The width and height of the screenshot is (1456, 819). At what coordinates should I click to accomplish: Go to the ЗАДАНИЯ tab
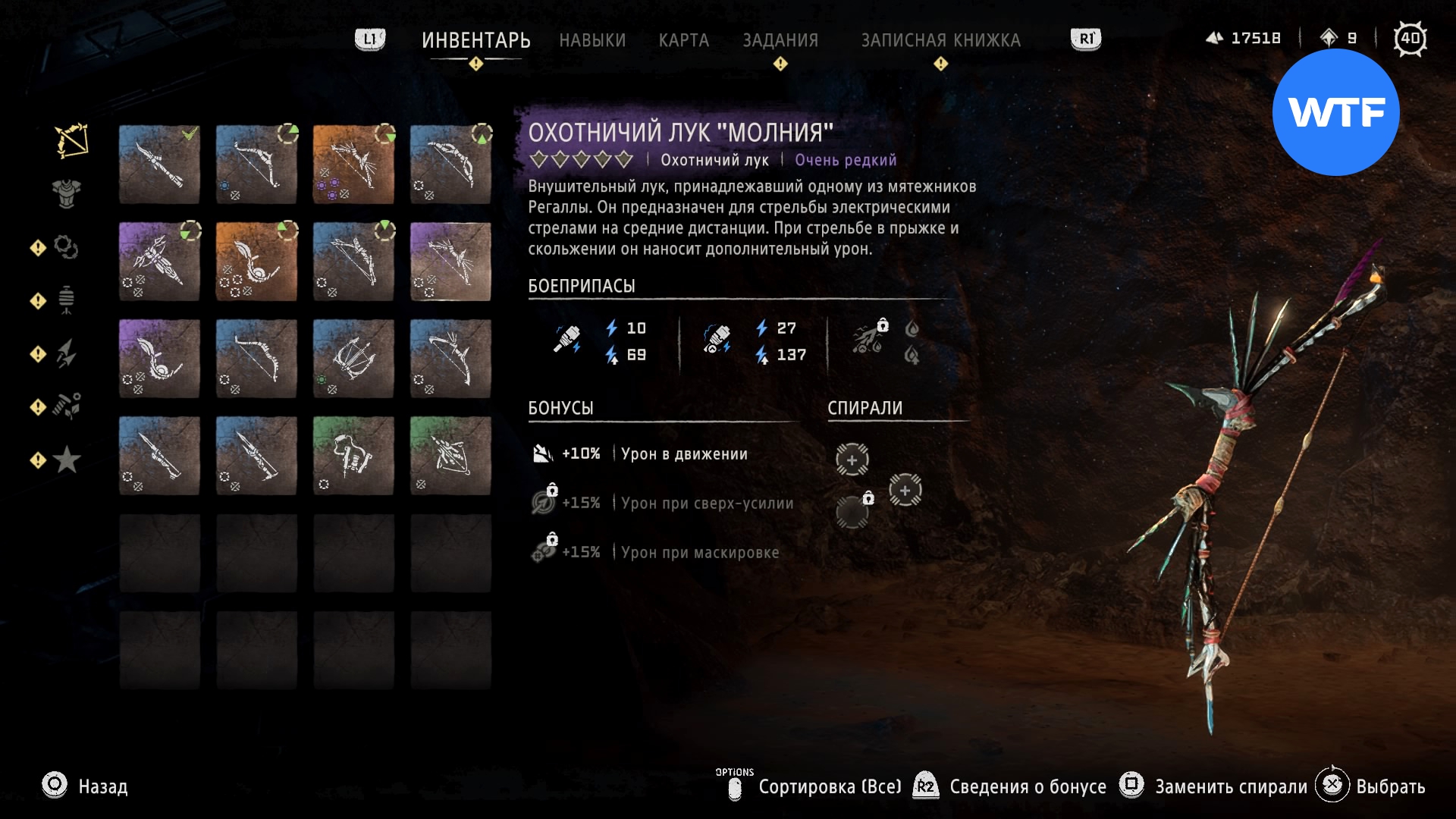pyautogui.click(x=780, y=40)
